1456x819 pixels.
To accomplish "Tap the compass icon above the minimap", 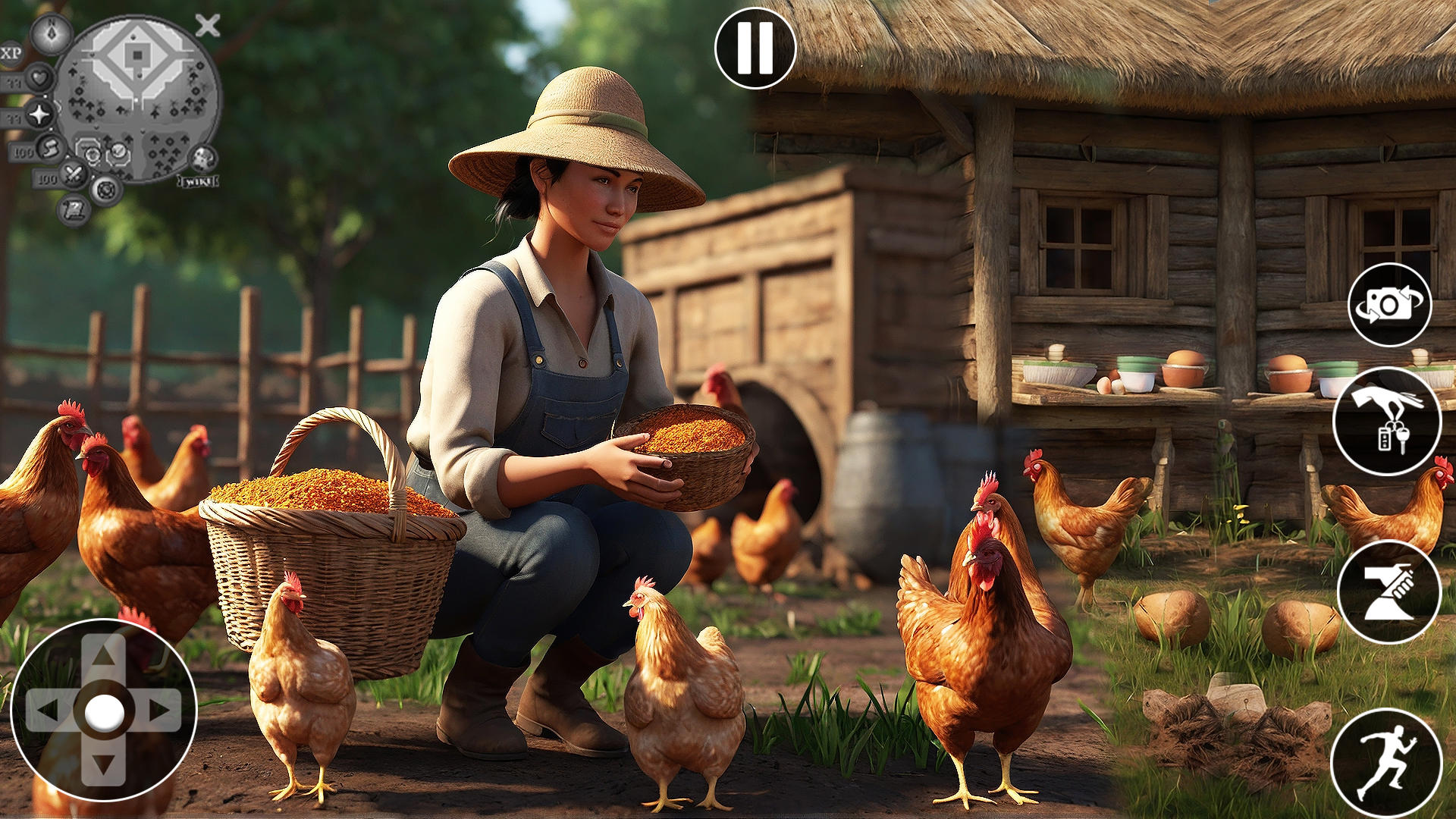I will (x=50, y=35).
